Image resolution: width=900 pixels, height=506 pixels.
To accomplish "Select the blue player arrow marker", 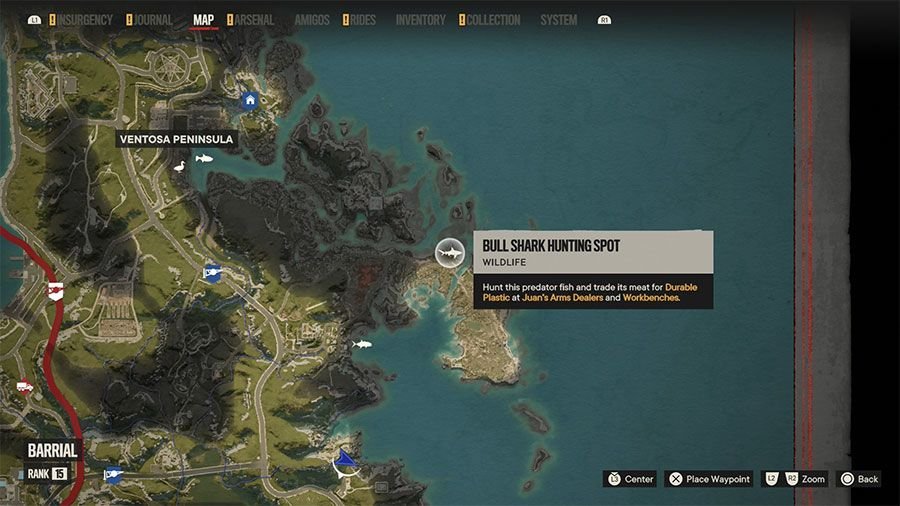I will tap(345, 461).
